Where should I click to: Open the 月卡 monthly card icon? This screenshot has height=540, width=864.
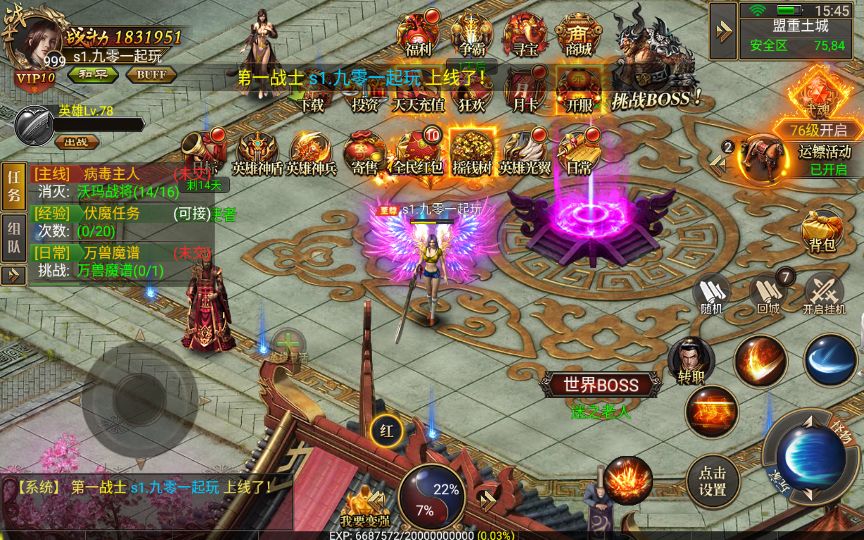coord(523,88)
